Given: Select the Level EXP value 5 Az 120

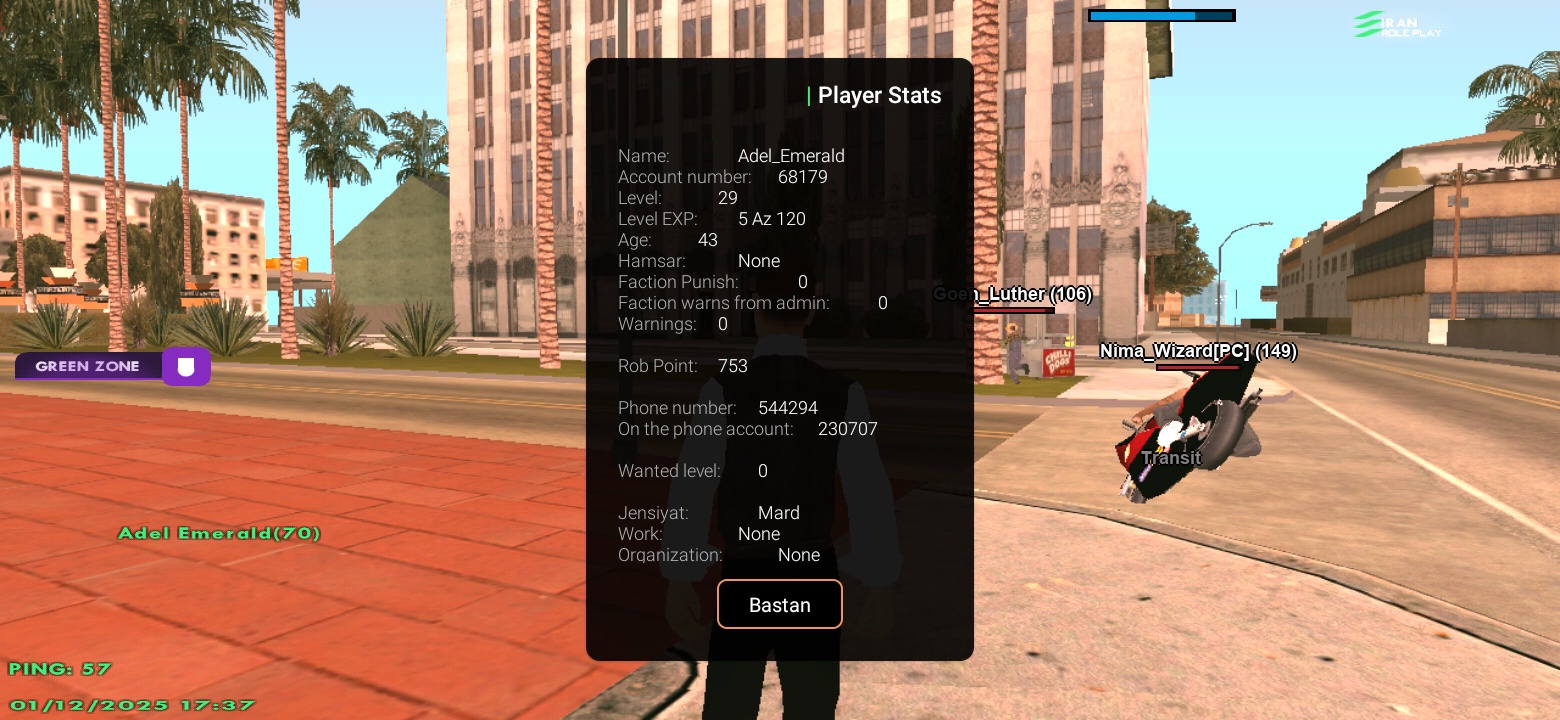Looking at the screenshot, I should pyautogui.click(x=772, y=219).
